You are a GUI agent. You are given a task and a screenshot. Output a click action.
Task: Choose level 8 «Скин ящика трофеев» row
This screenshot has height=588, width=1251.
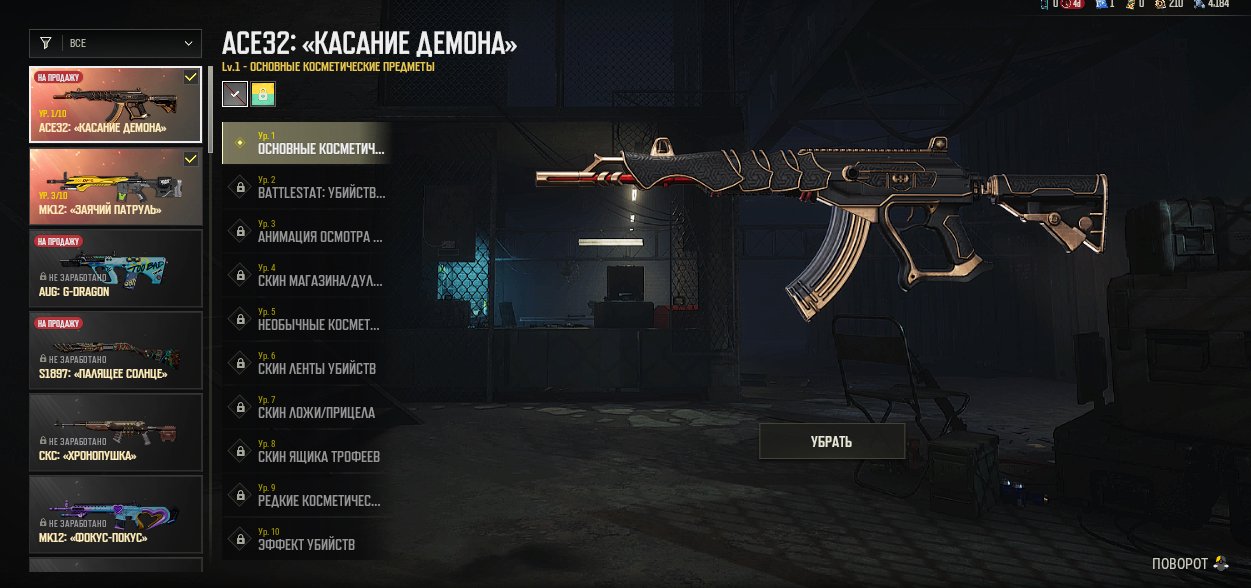pos(306,451)
